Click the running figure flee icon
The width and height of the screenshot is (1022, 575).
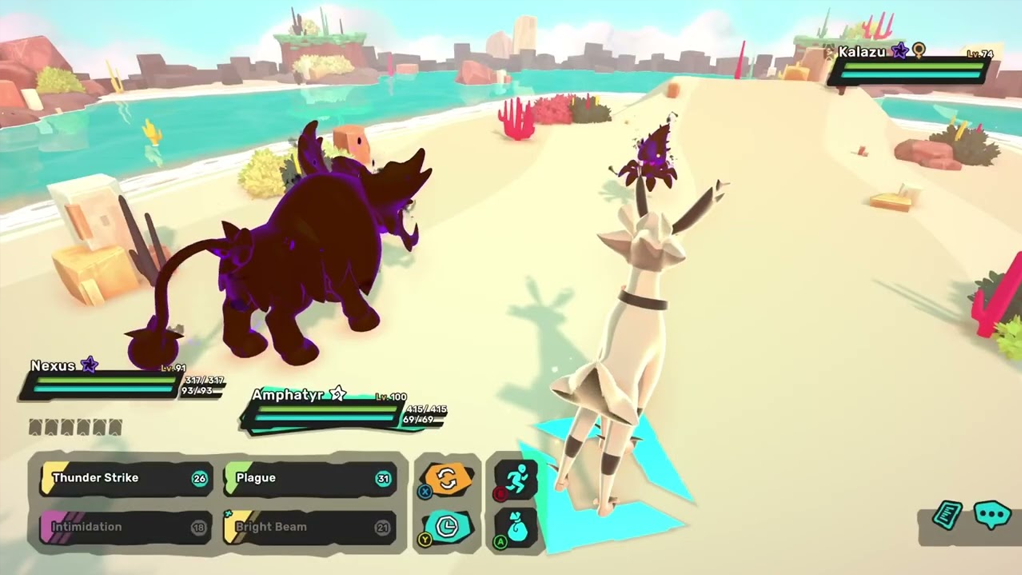pos(517,478)
